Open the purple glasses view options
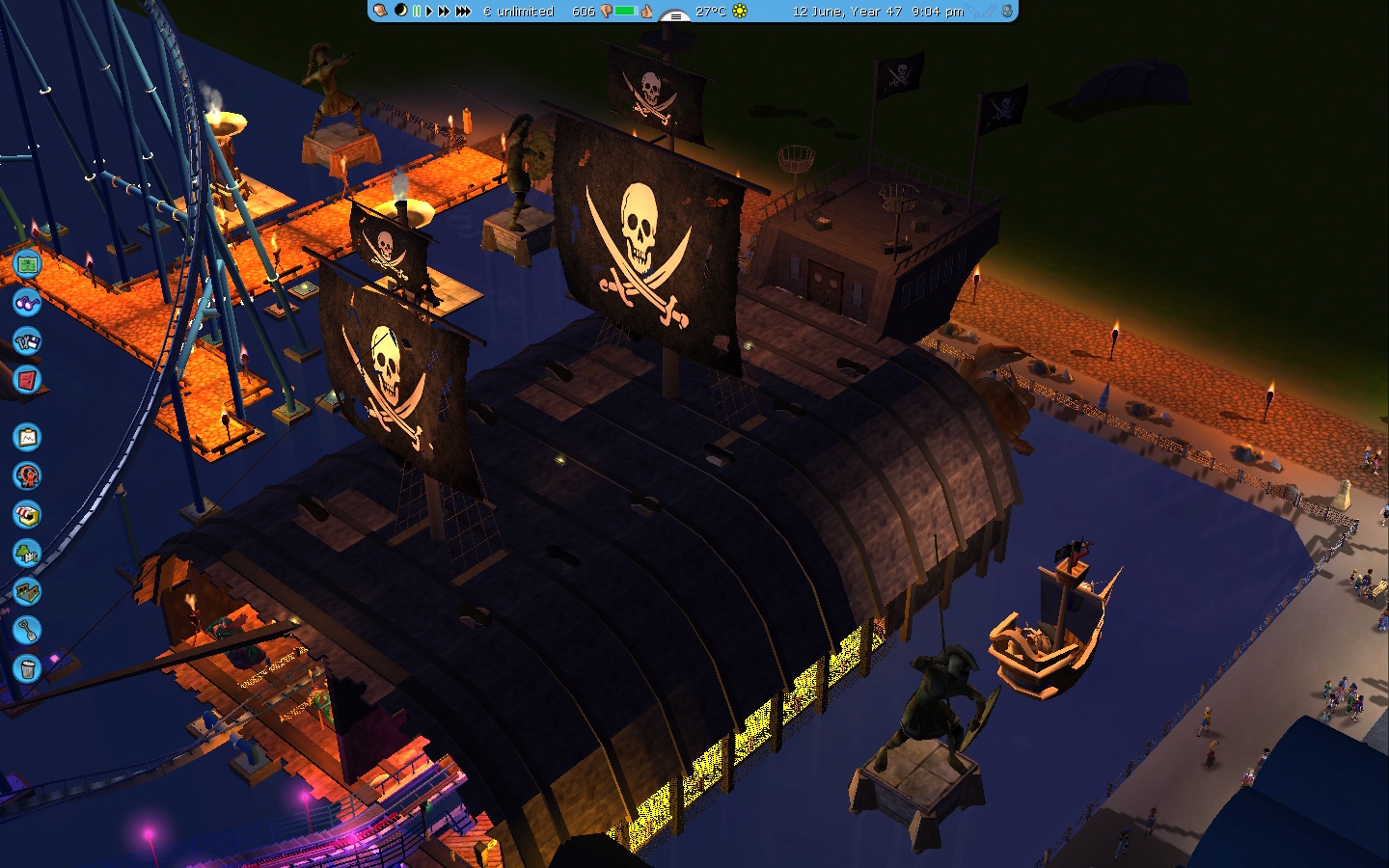 click(x=27, y=303)
